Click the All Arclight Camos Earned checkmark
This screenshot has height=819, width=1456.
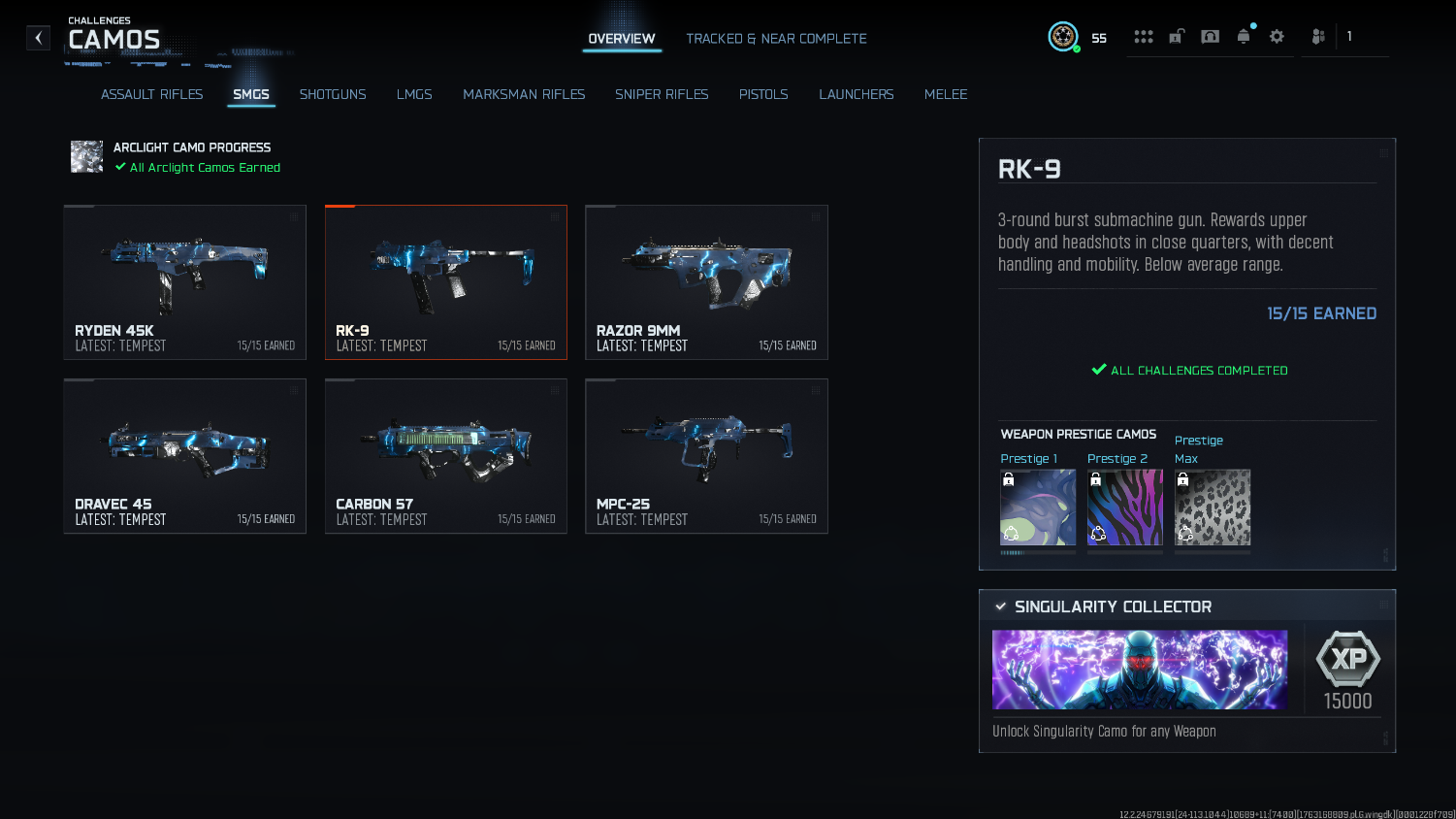coord(120,167)
